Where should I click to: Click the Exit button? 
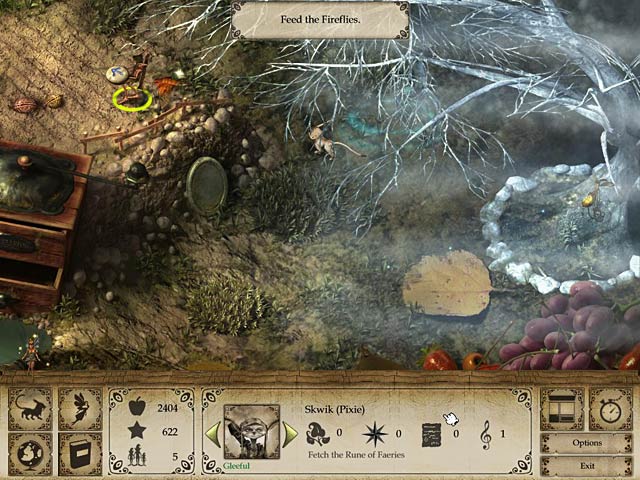[587, 465]
